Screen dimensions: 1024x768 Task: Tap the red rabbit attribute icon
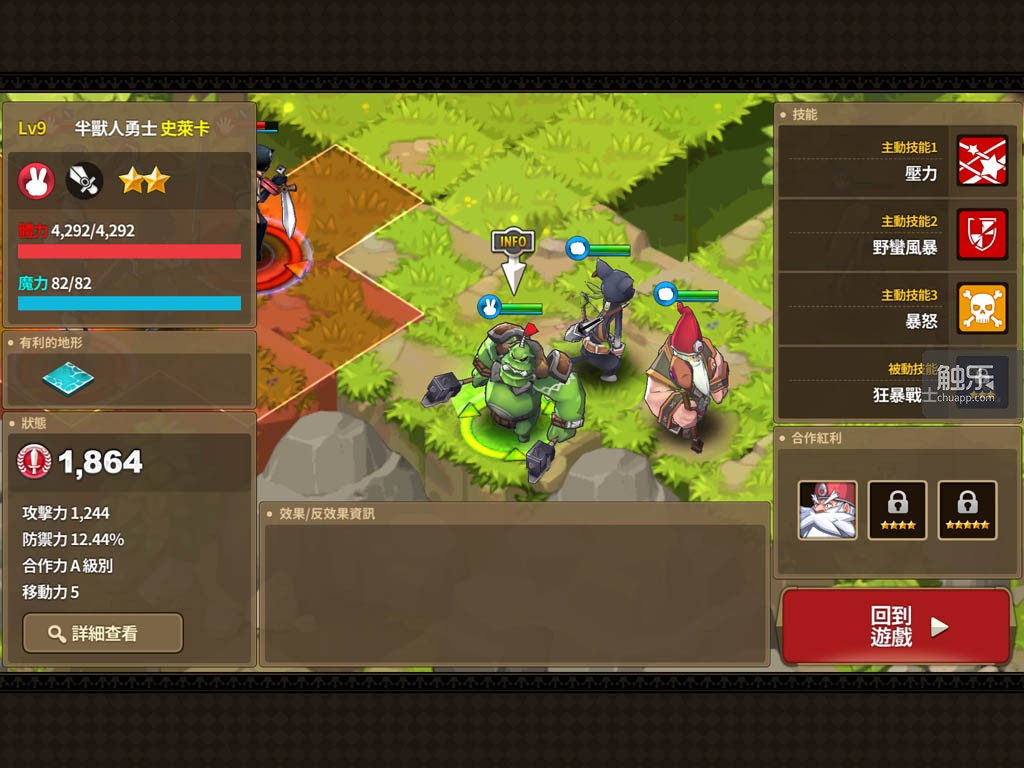point(37,180)
